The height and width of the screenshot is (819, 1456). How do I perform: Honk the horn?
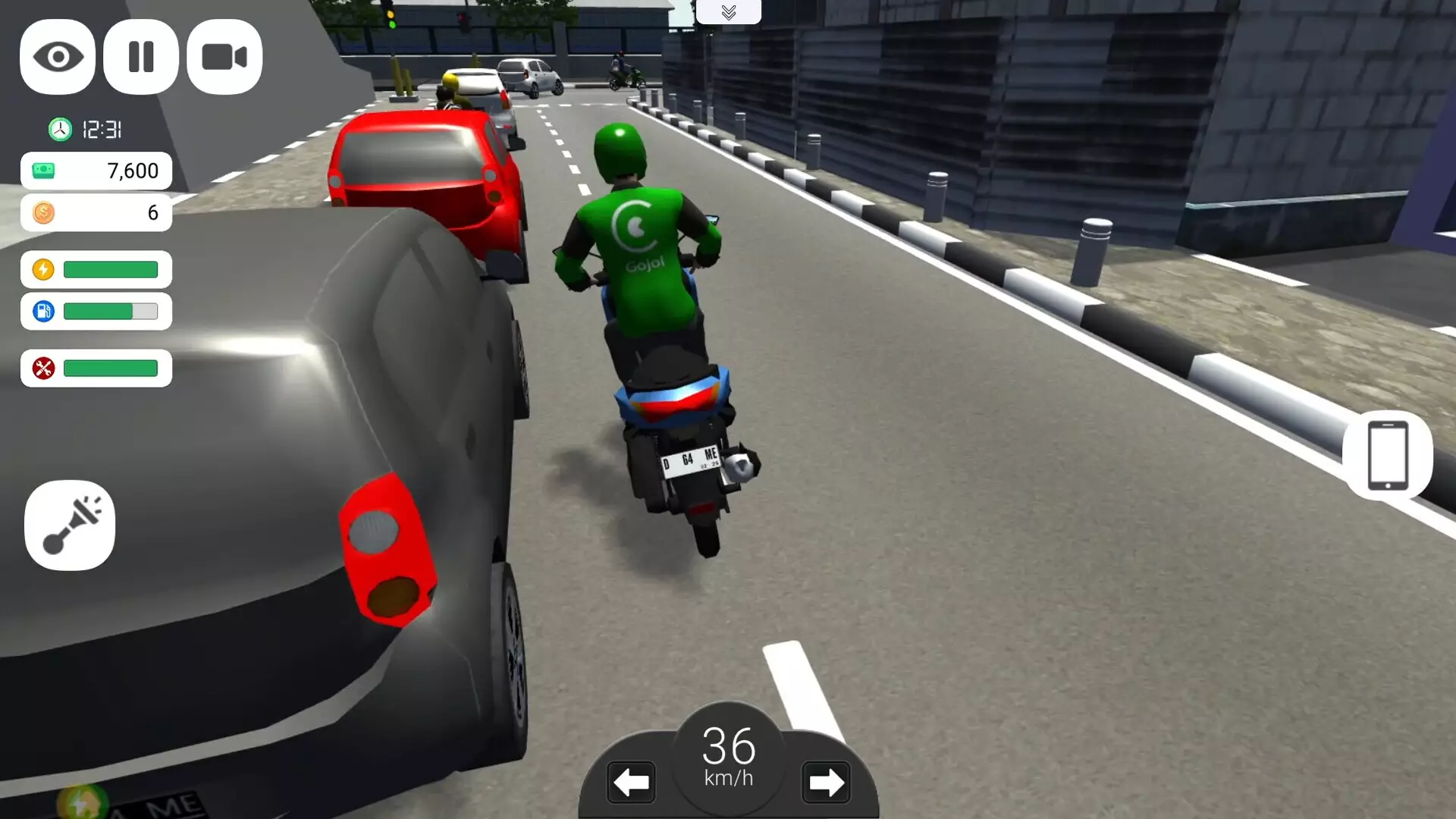(70, 525)
